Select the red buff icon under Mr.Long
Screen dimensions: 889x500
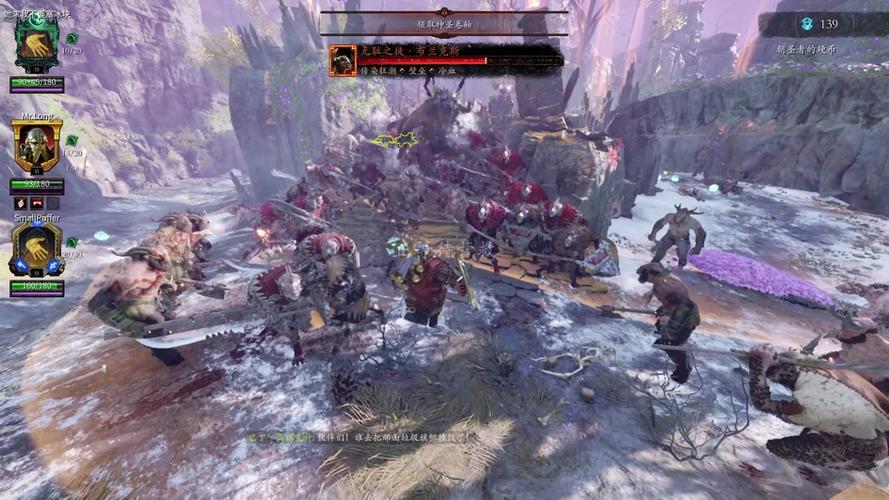37,203
